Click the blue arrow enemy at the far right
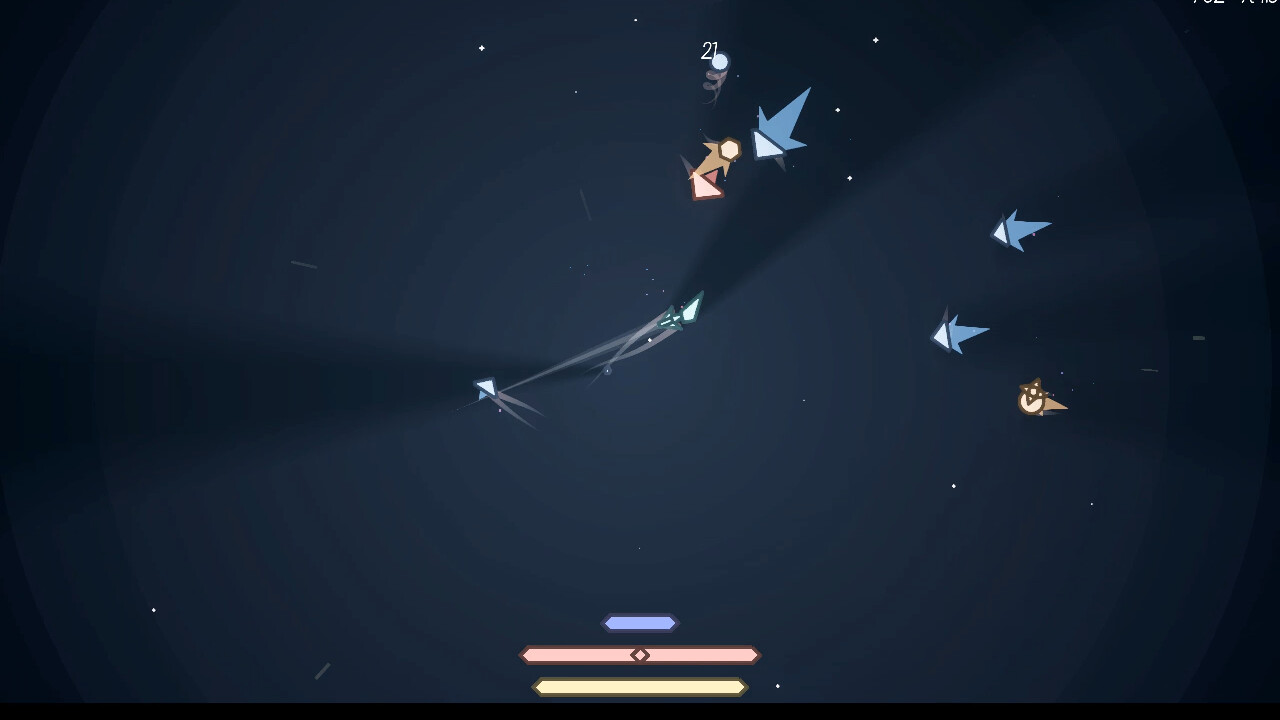Screen dimensions: 1280x720 (x=1020, y=228)
